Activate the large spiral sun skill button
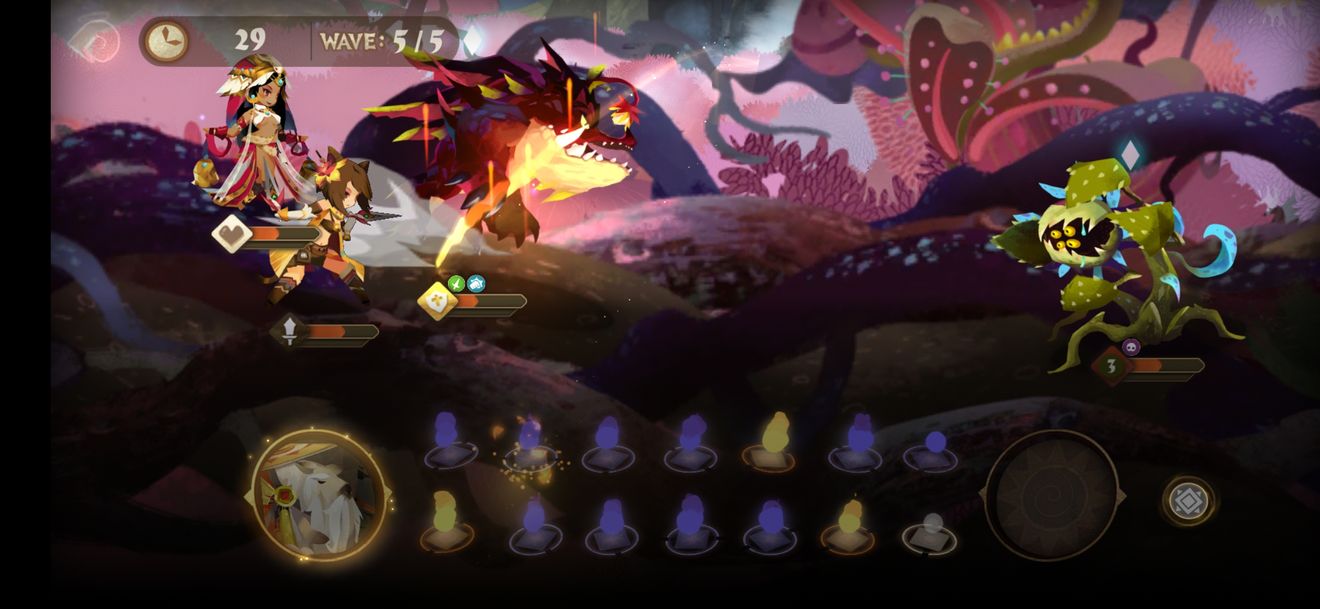1320x609 pixels. (1051, 495)
